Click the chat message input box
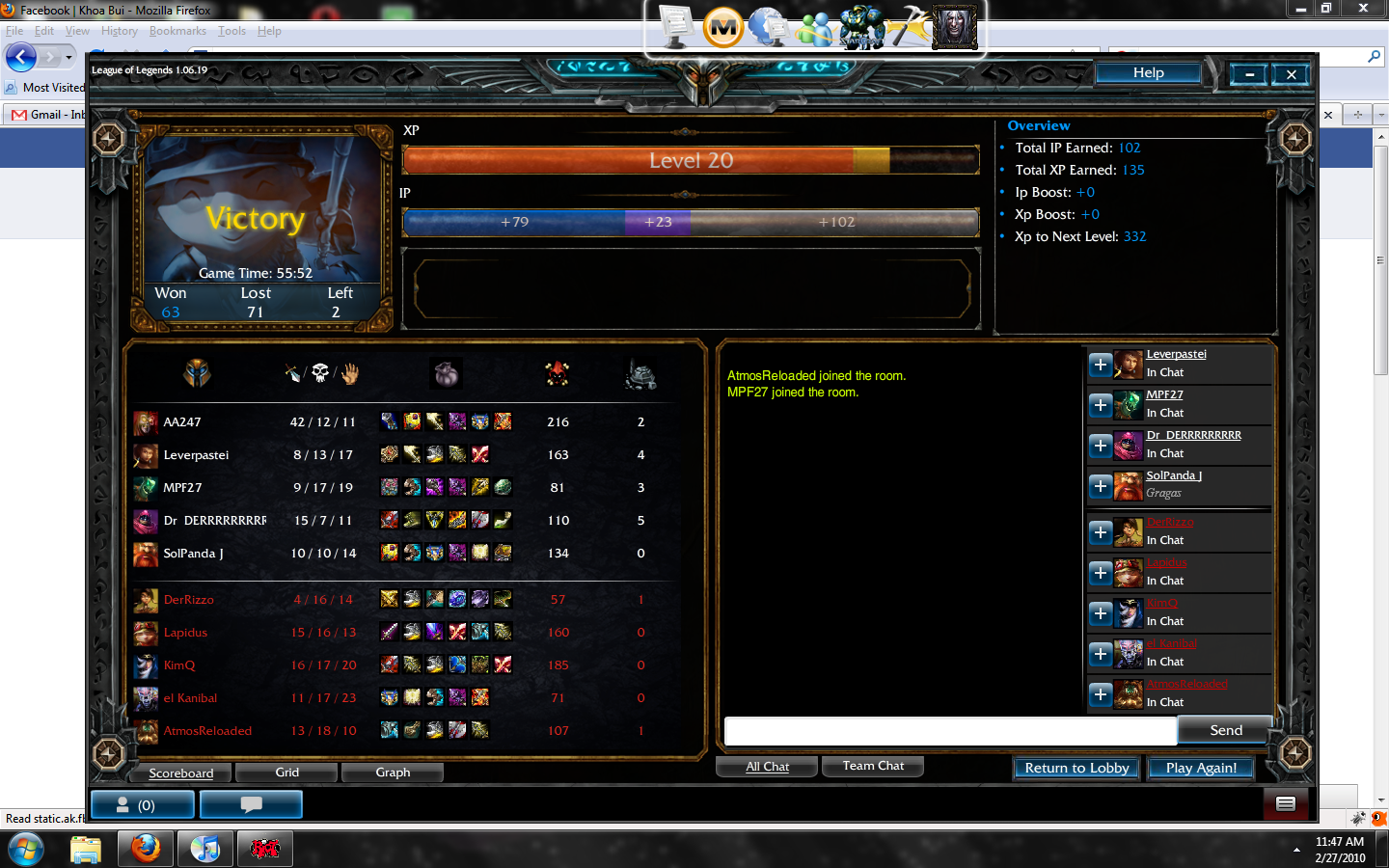Viewport: 1389px width, 868px height. click(x=950, y=731)
